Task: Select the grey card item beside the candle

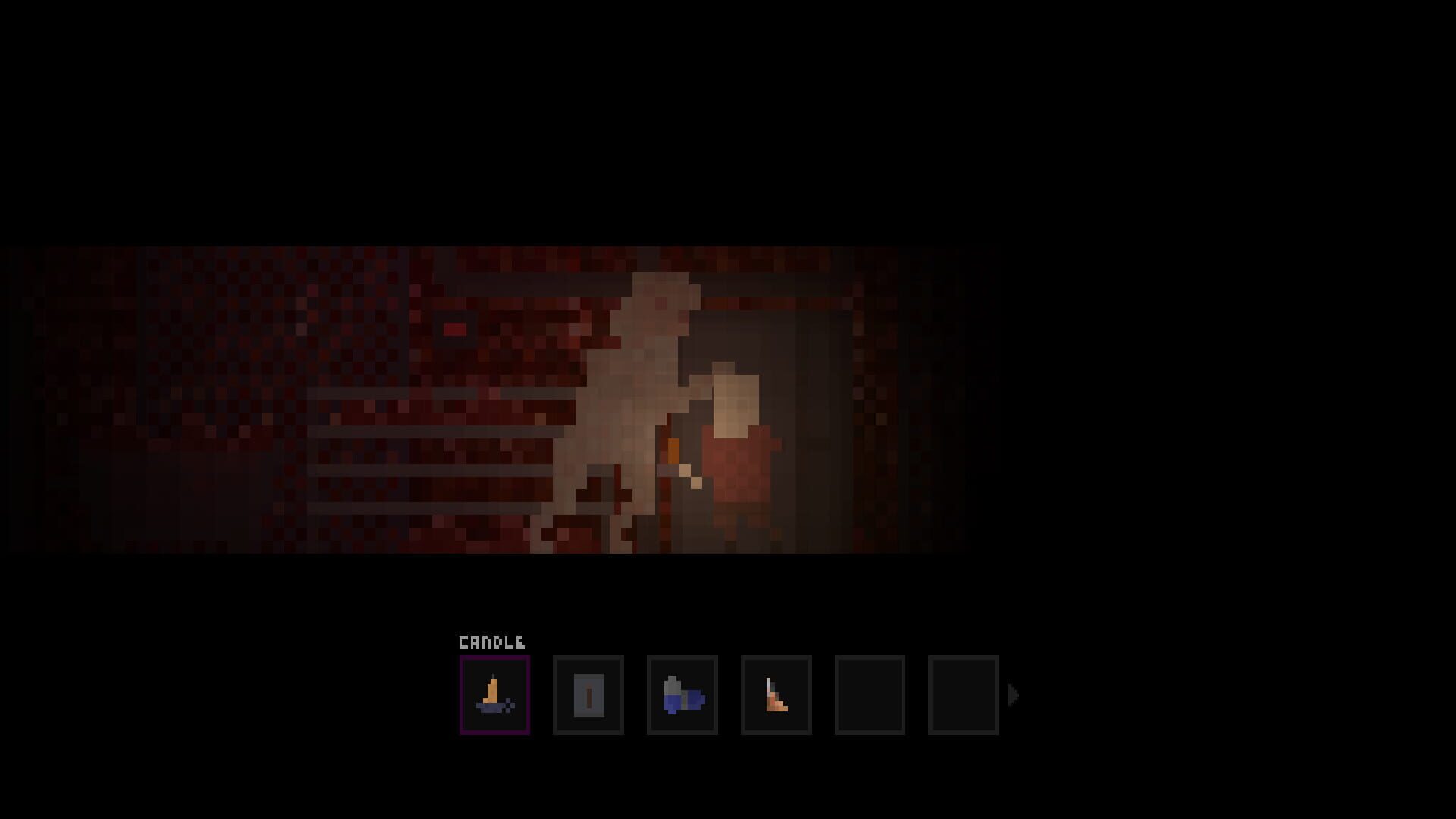Action: 588,694
